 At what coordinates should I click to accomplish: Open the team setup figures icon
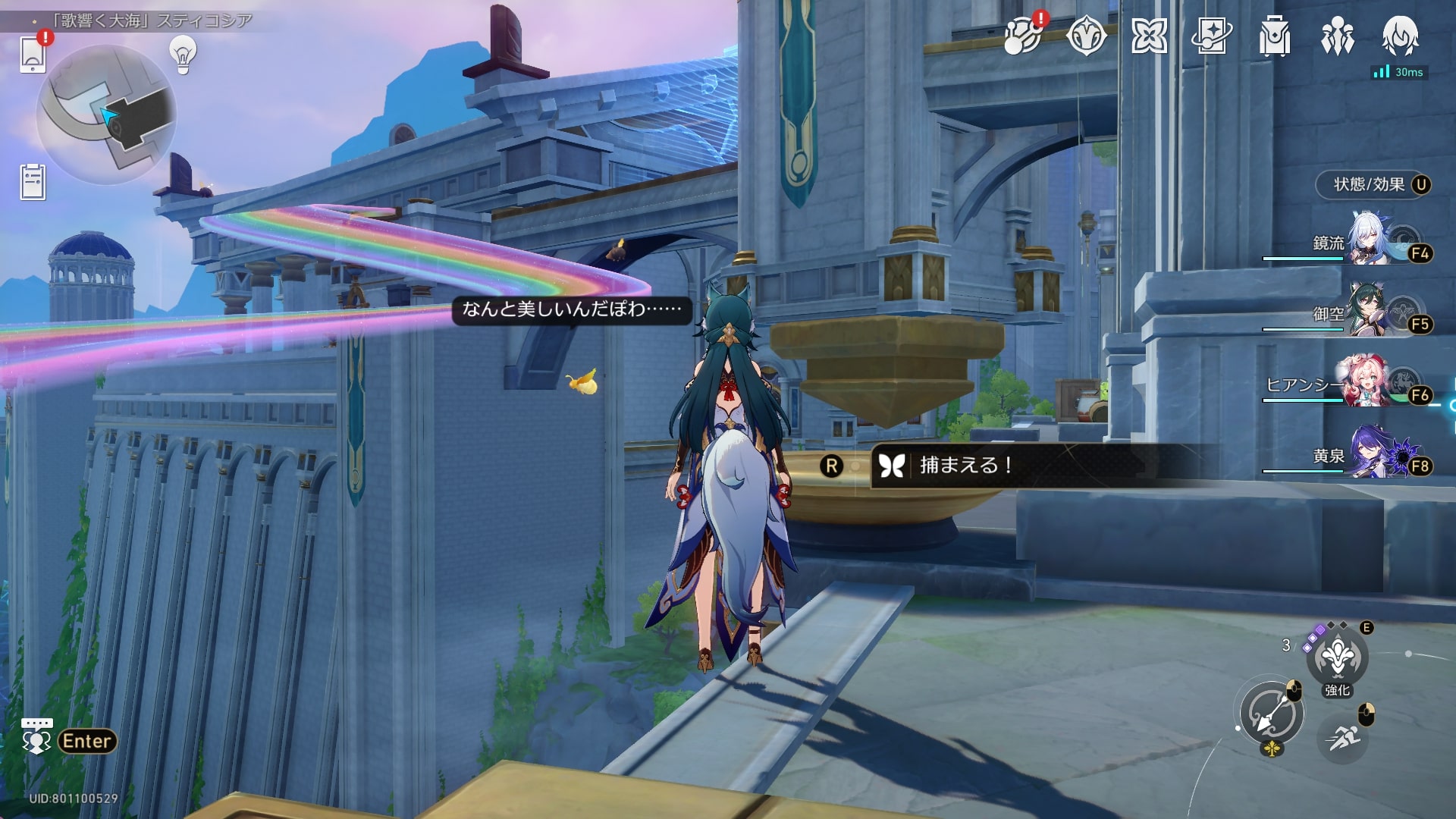coord(1337,36)
